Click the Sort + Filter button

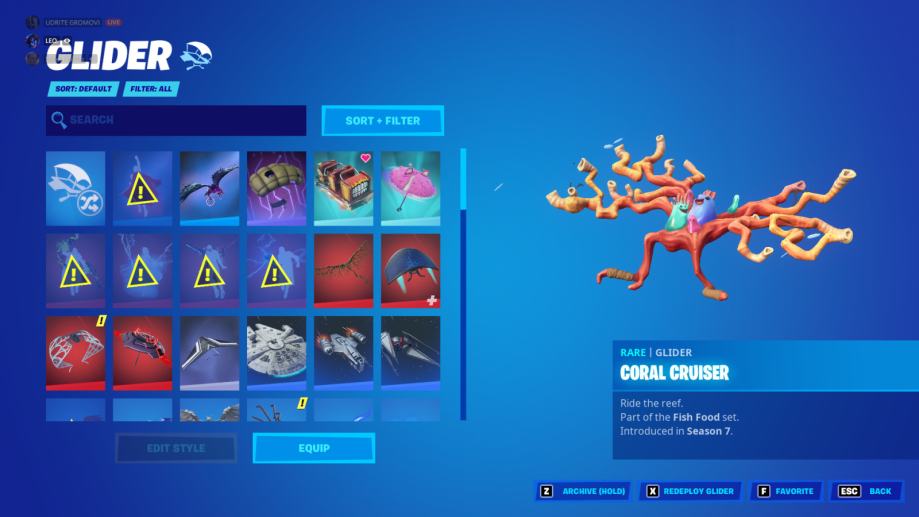(382, 121)
